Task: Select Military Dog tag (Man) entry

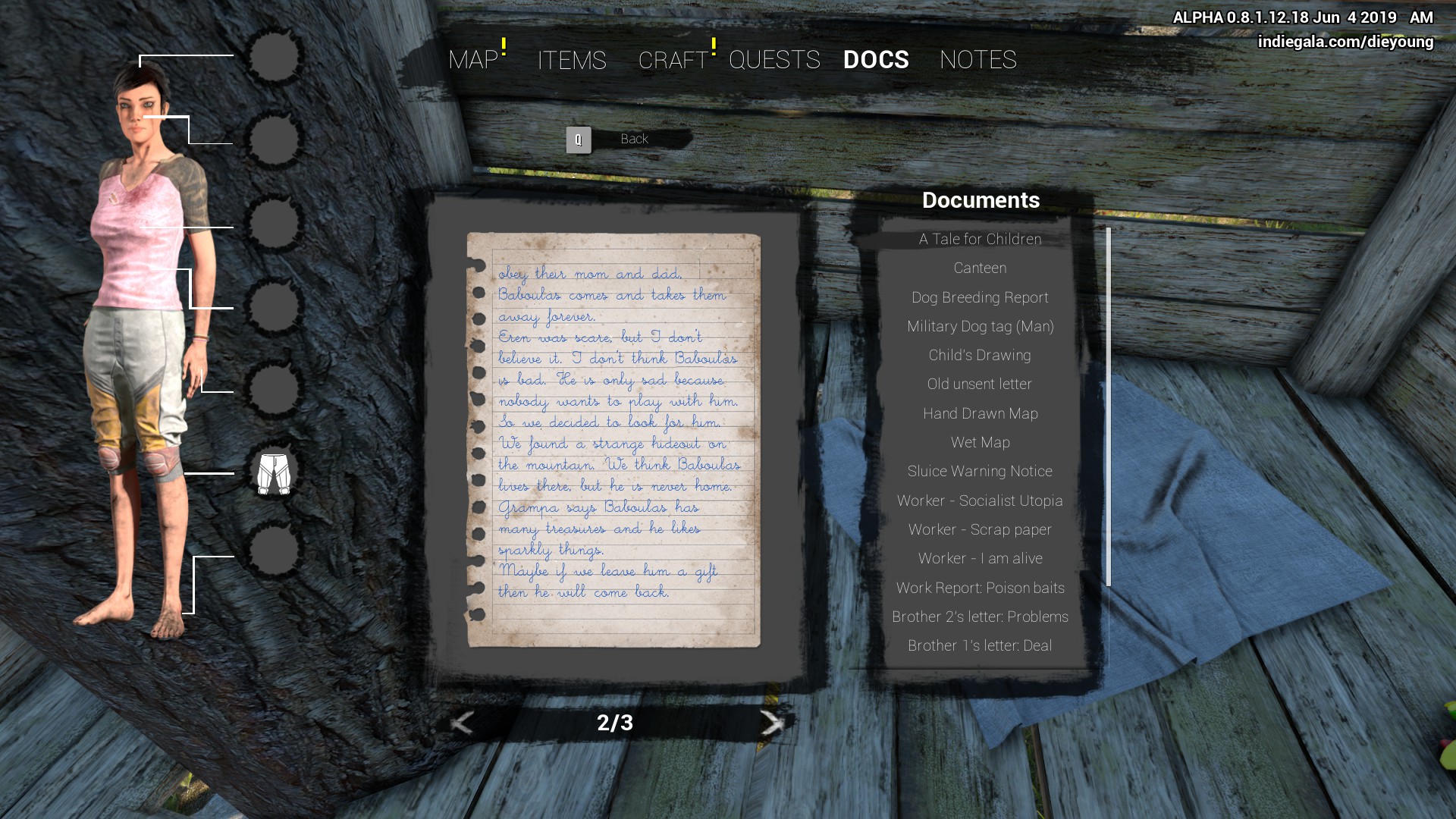Action: [980, 327]
